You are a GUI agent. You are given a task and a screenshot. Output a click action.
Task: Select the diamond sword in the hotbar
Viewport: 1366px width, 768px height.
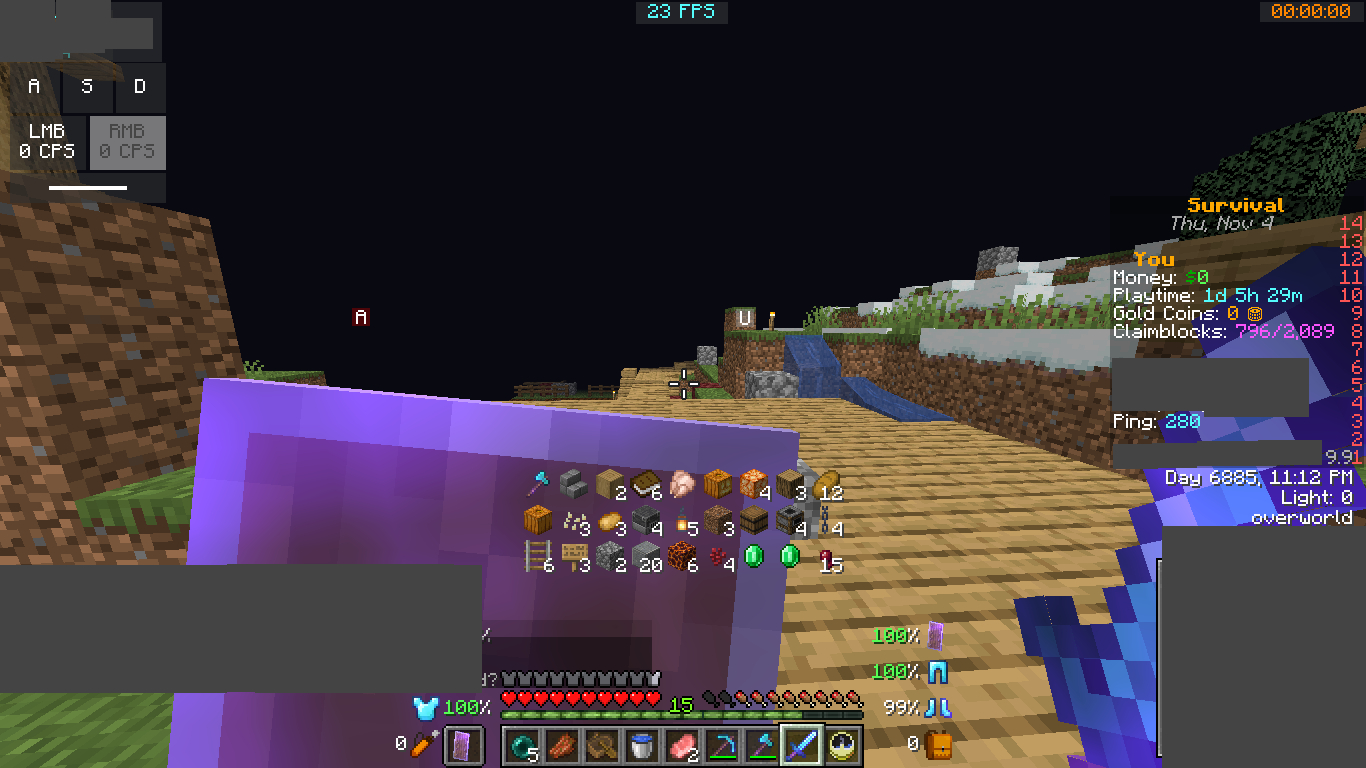802,745
